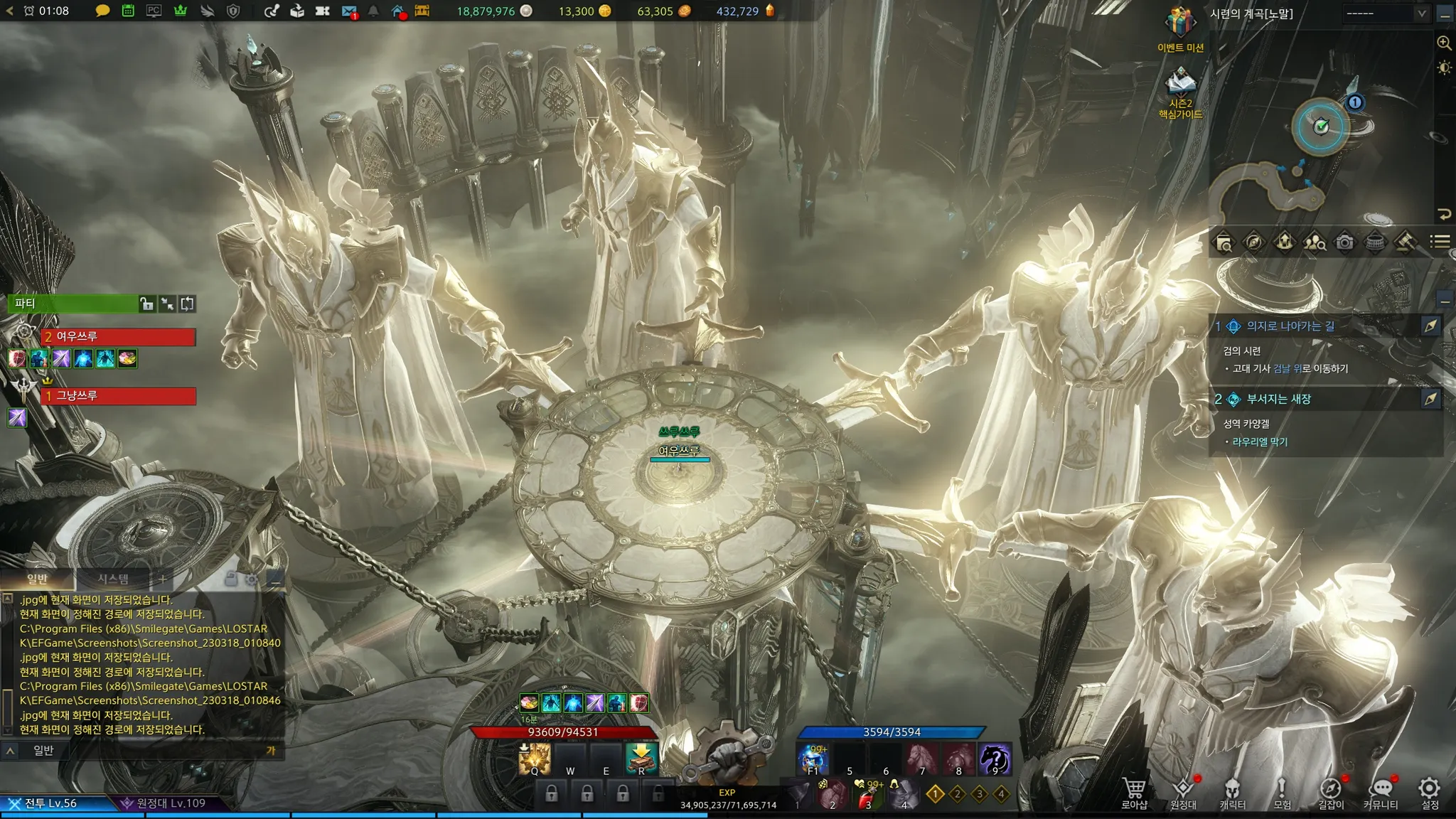Viewport: 1456px width, 819px height.
Task: Open the 시즌2 핵심가이드 book icon
Action: 1180,84
